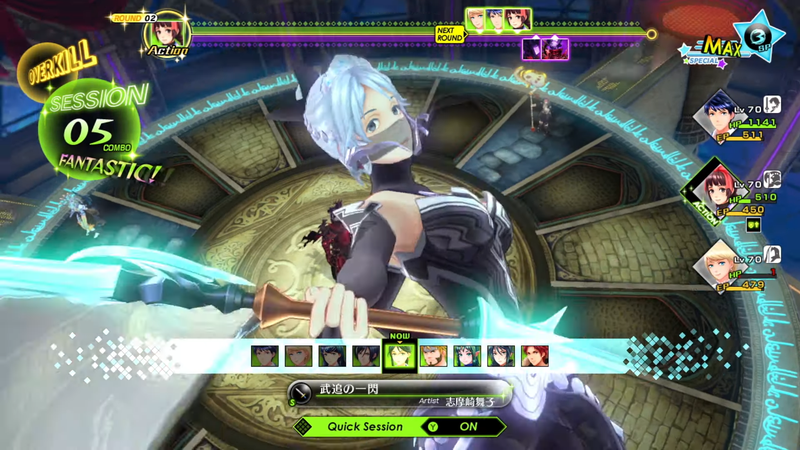The width and height of the screenshot is (800, 450).
Task: Click the bearded blond session portrait
Action: 433,355
